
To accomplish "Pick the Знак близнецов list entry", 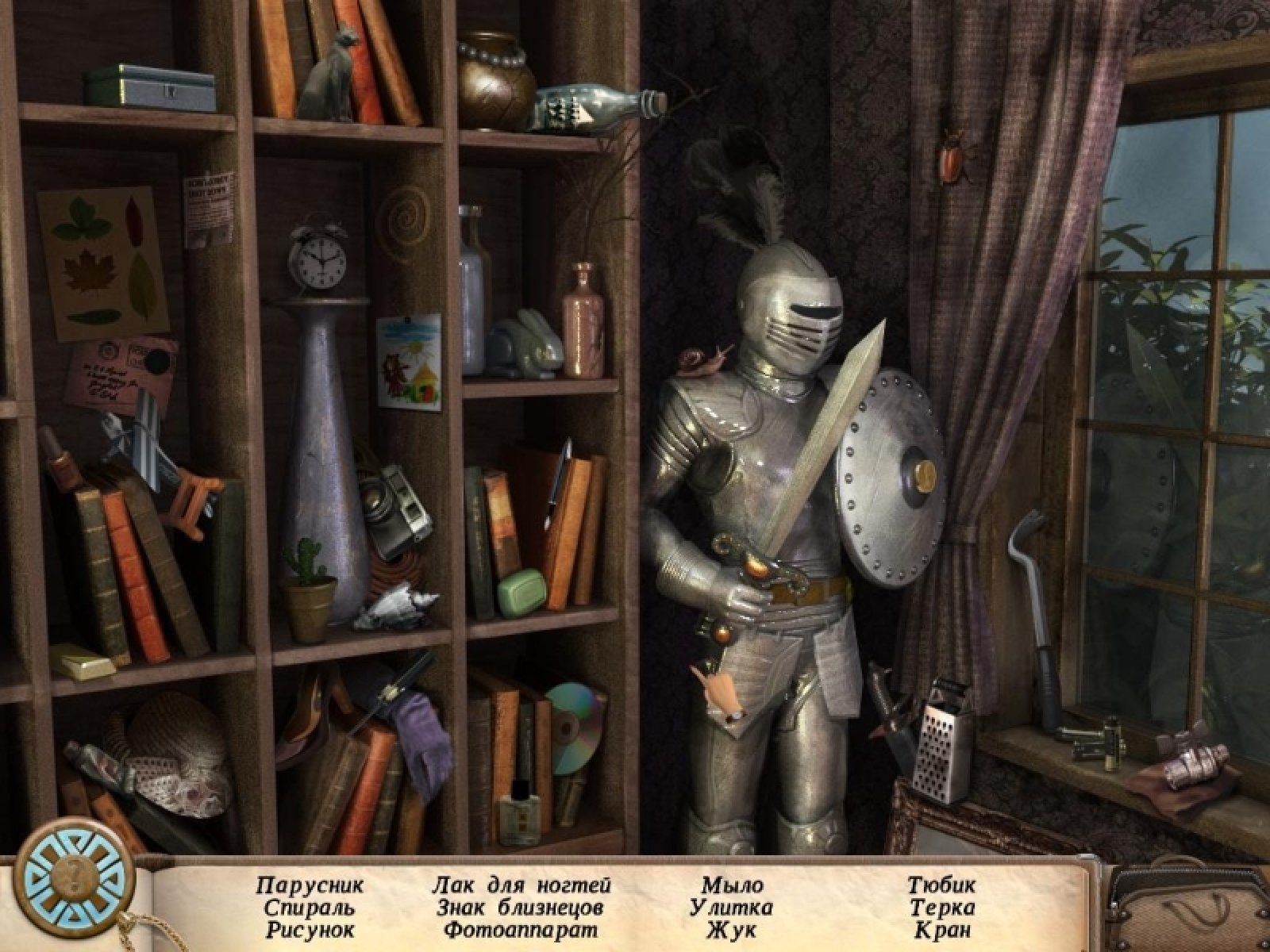I will tap(521, 907).
